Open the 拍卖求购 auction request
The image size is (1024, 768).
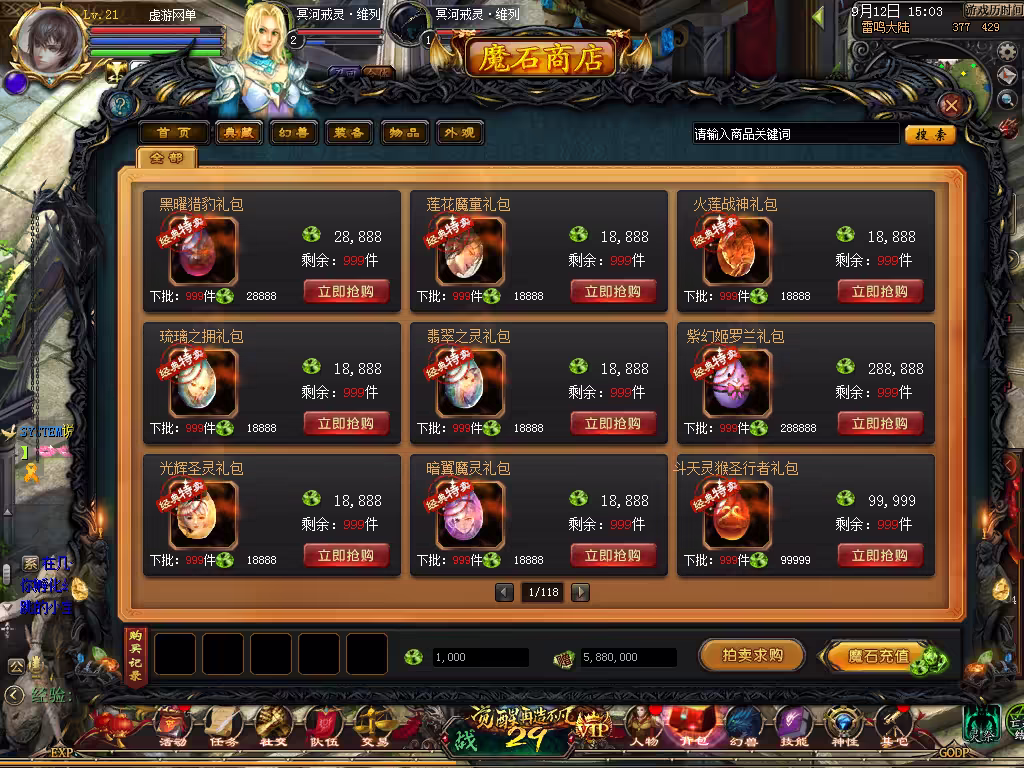tap(752, 656)
